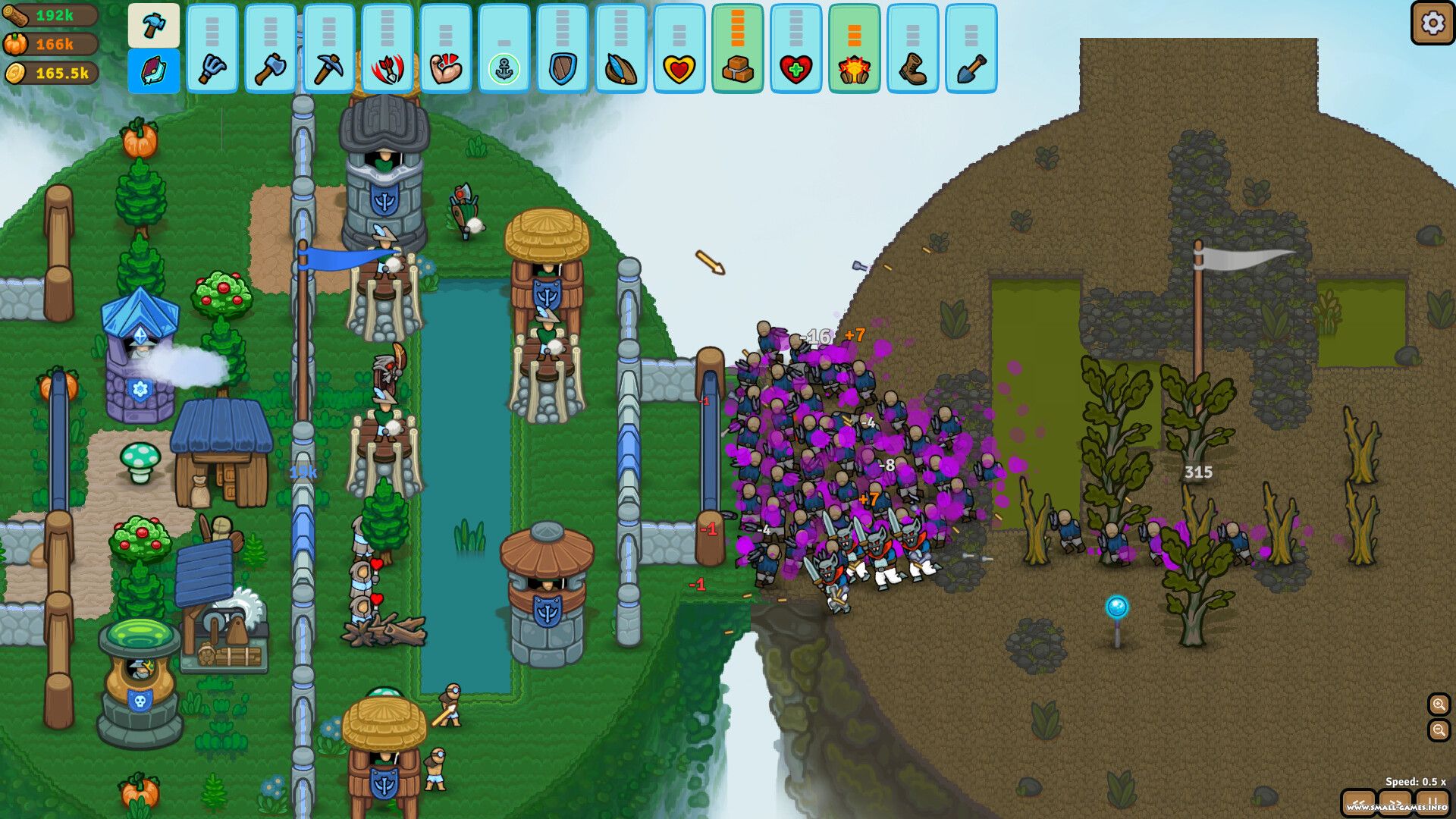
Task: Switch to the hammer build tab
Action: click(x=153, y=25)
